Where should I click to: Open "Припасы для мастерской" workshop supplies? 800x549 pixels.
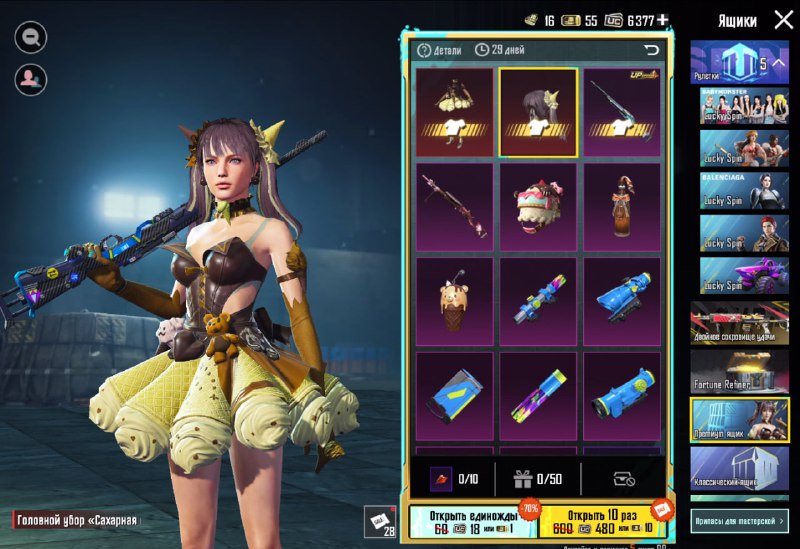click(739, 520)
